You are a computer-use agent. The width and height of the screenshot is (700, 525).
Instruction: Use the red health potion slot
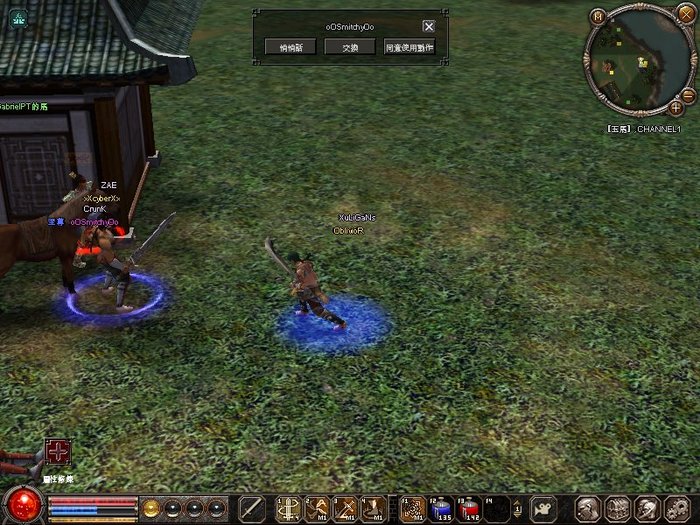pyautogui.click(x=470, y=508)
